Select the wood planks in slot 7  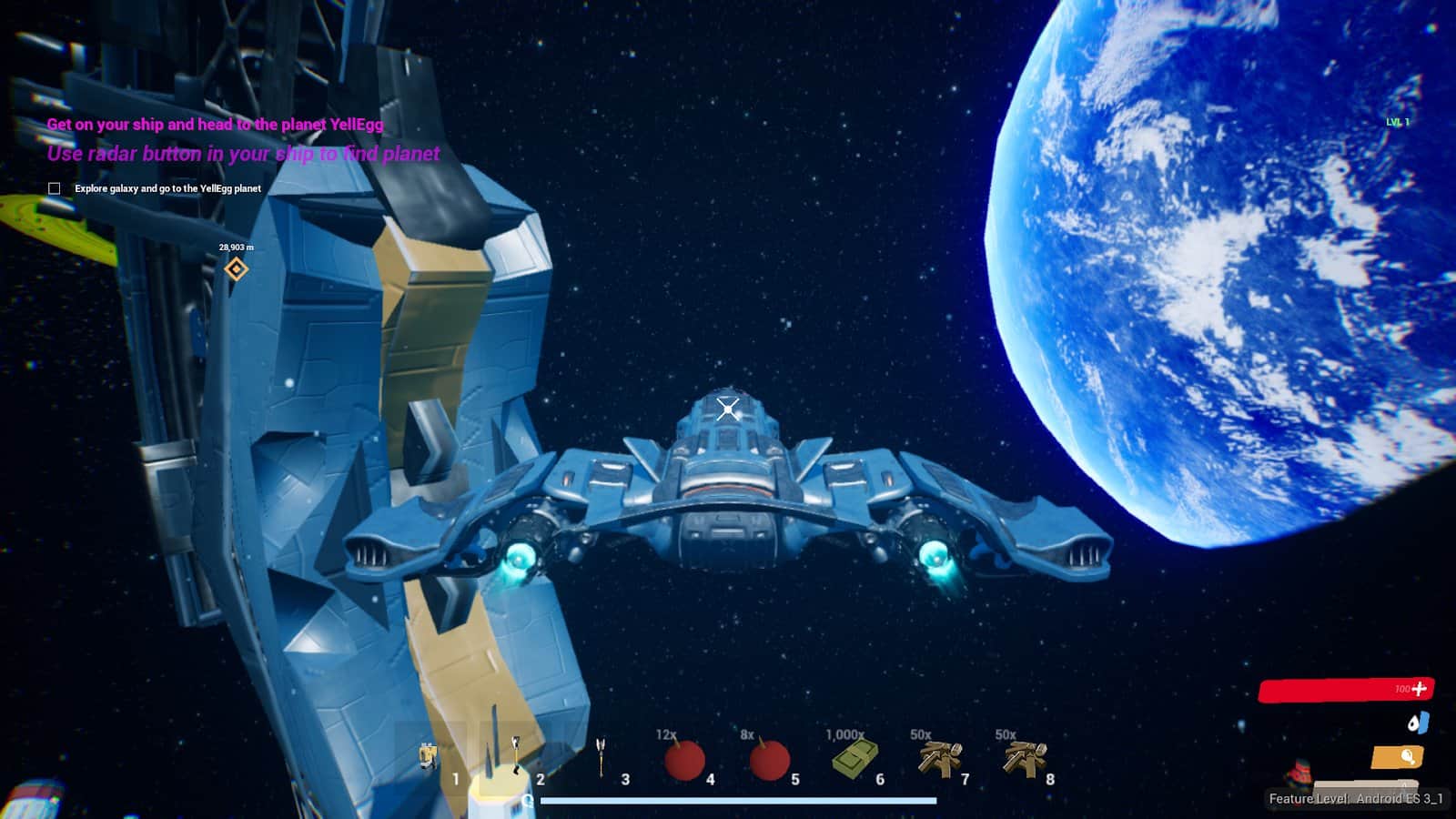click(939, 759)
